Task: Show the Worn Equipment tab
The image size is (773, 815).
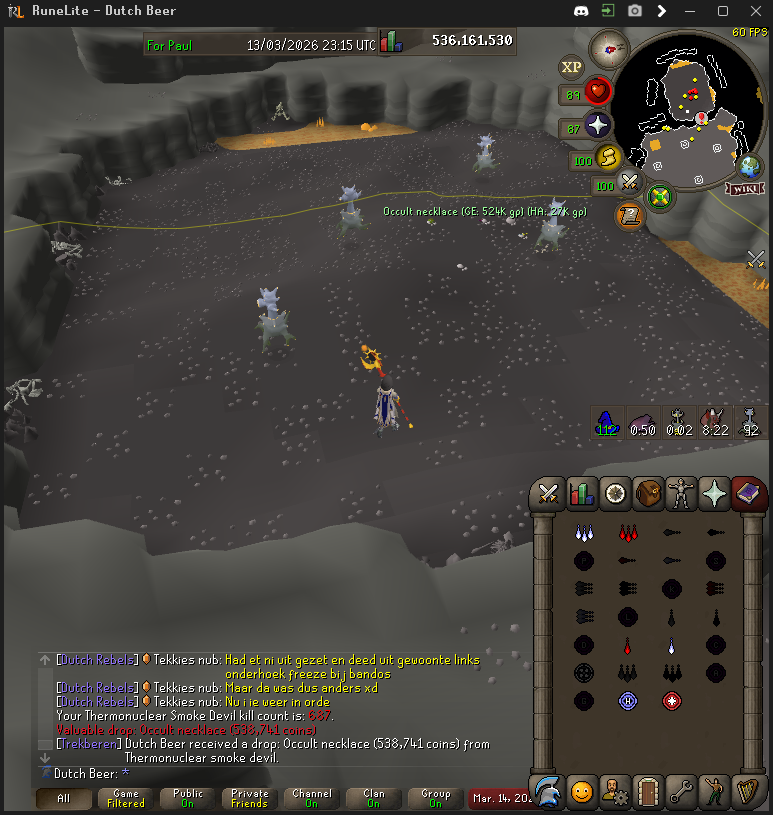Action: [x=682, y=493]
